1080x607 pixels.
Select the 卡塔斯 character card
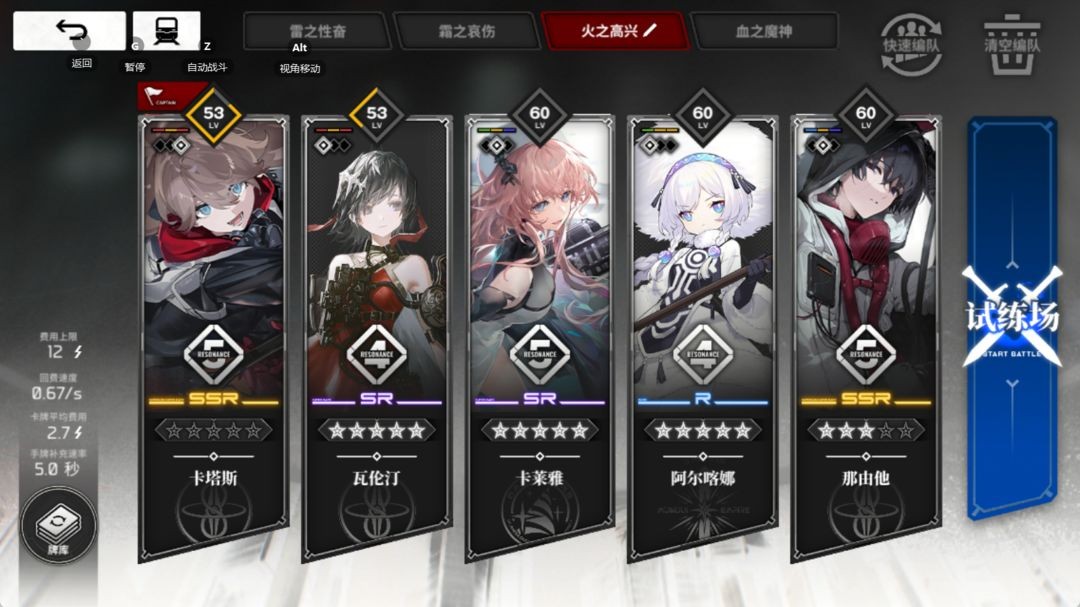214,330
